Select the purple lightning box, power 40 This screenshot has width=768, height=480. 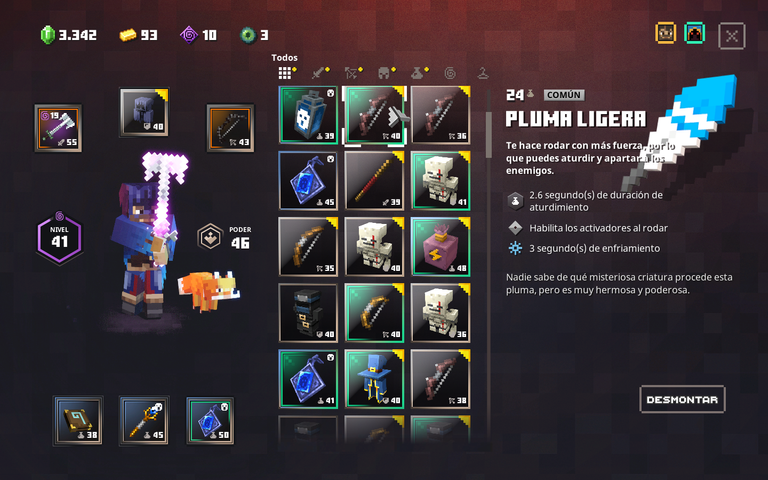440,246
